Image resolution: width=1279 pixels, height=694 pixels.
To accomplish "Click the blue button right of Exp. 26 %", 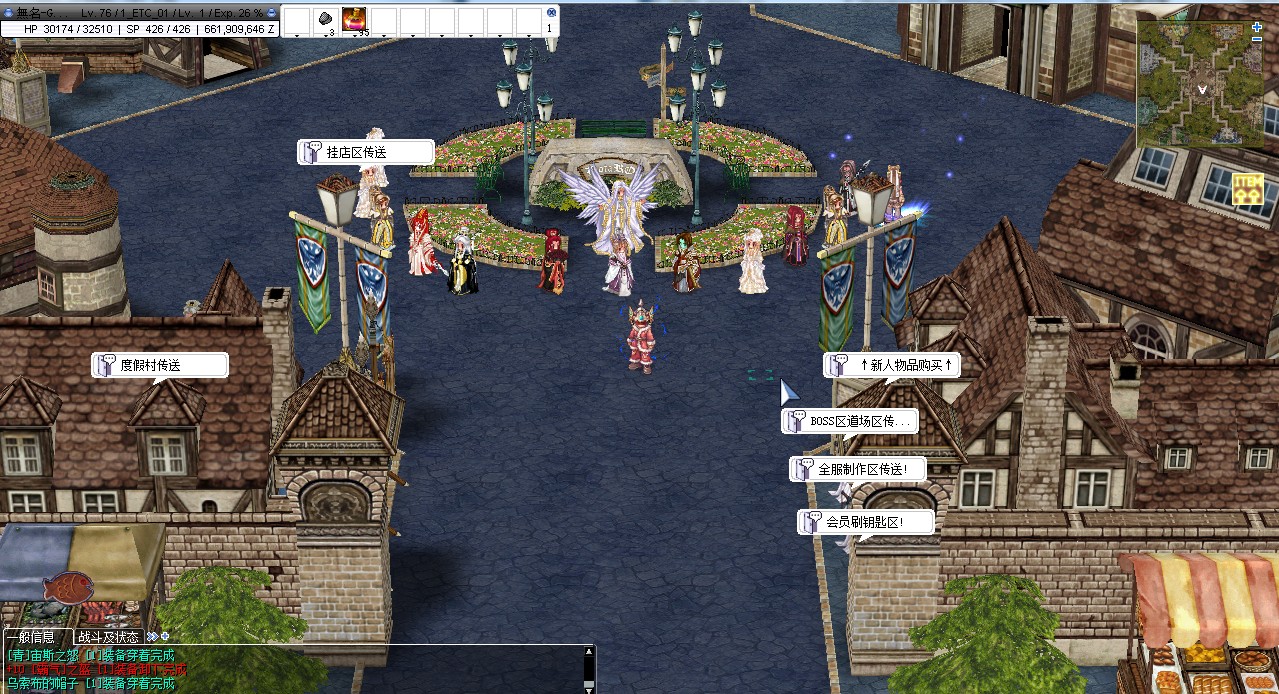I will tap(272, 12).
